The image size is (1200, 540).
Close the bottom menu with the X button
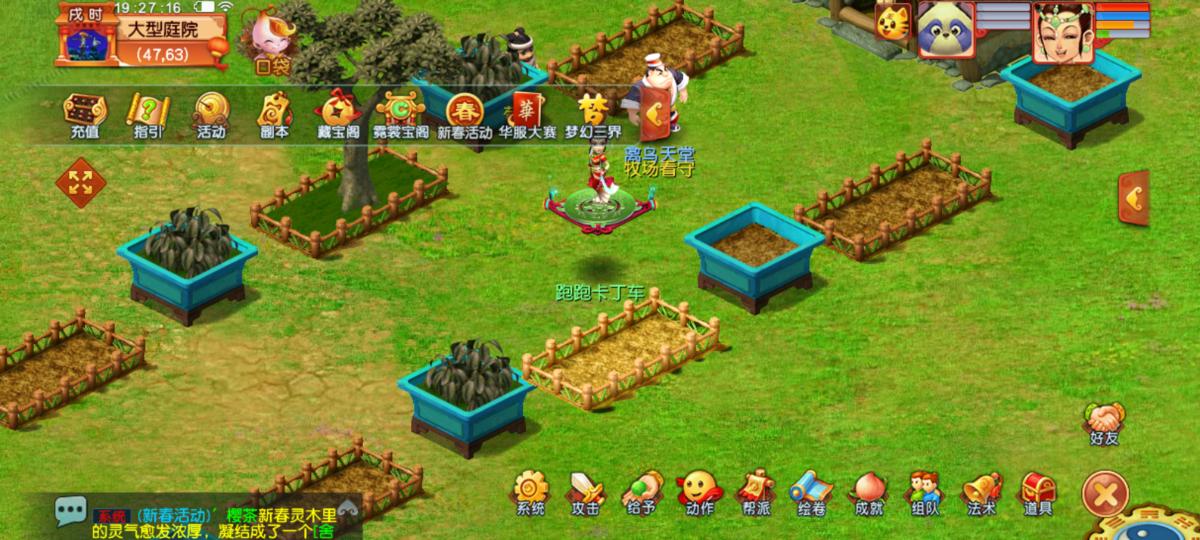tap(1105, 493)
